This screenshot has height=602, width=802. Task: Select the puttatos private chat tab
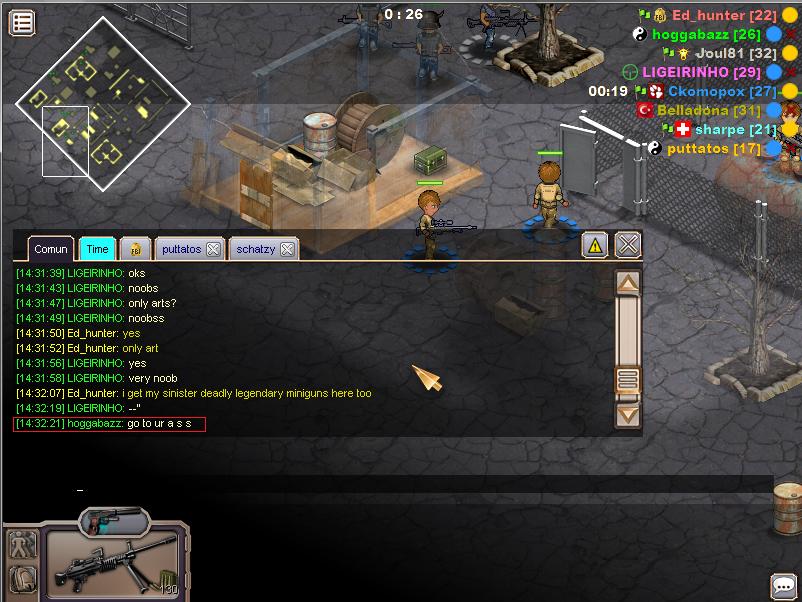(181, 249)
